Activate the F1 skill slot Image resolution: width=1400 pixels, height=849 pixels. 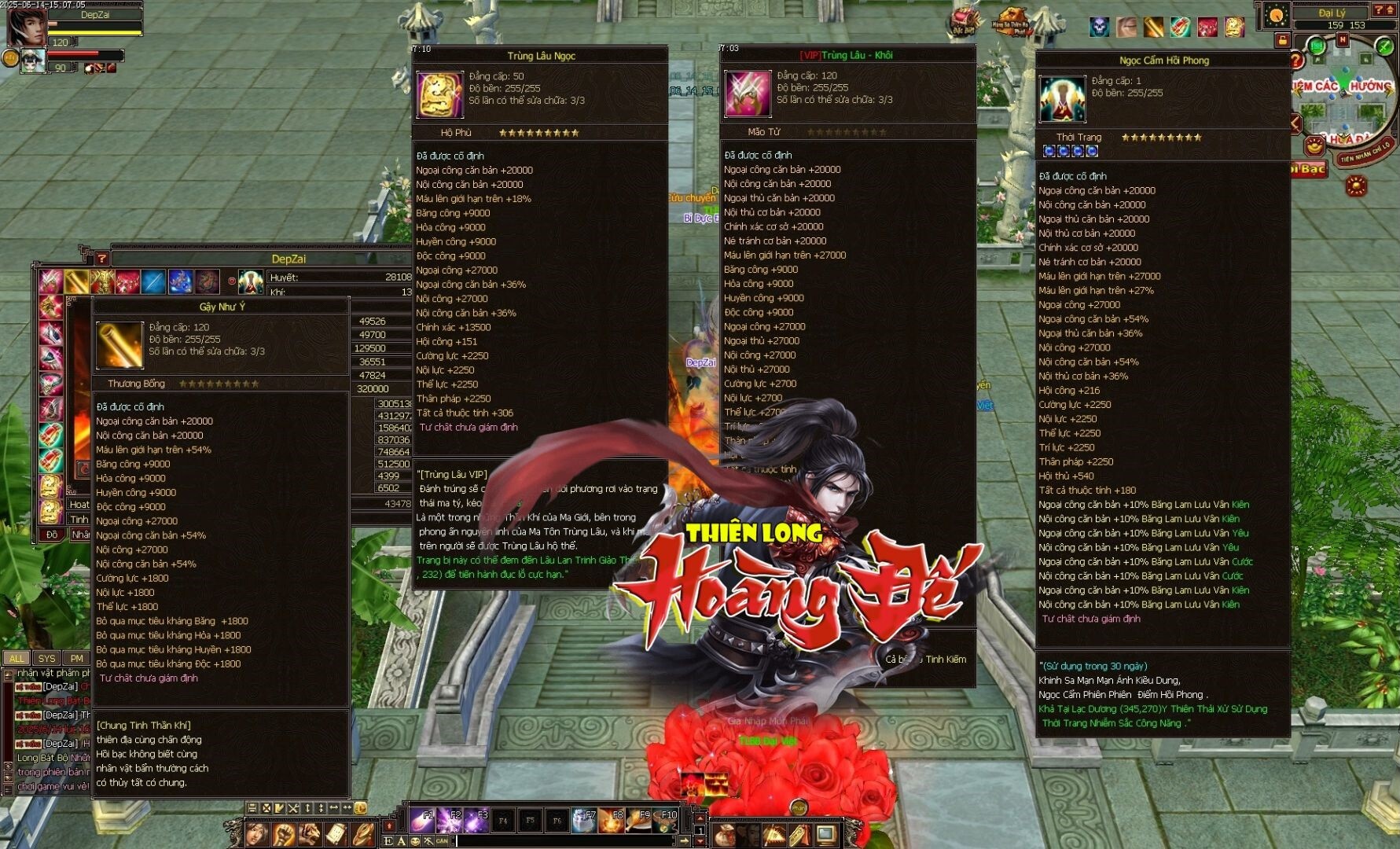[x=421, y=820]
